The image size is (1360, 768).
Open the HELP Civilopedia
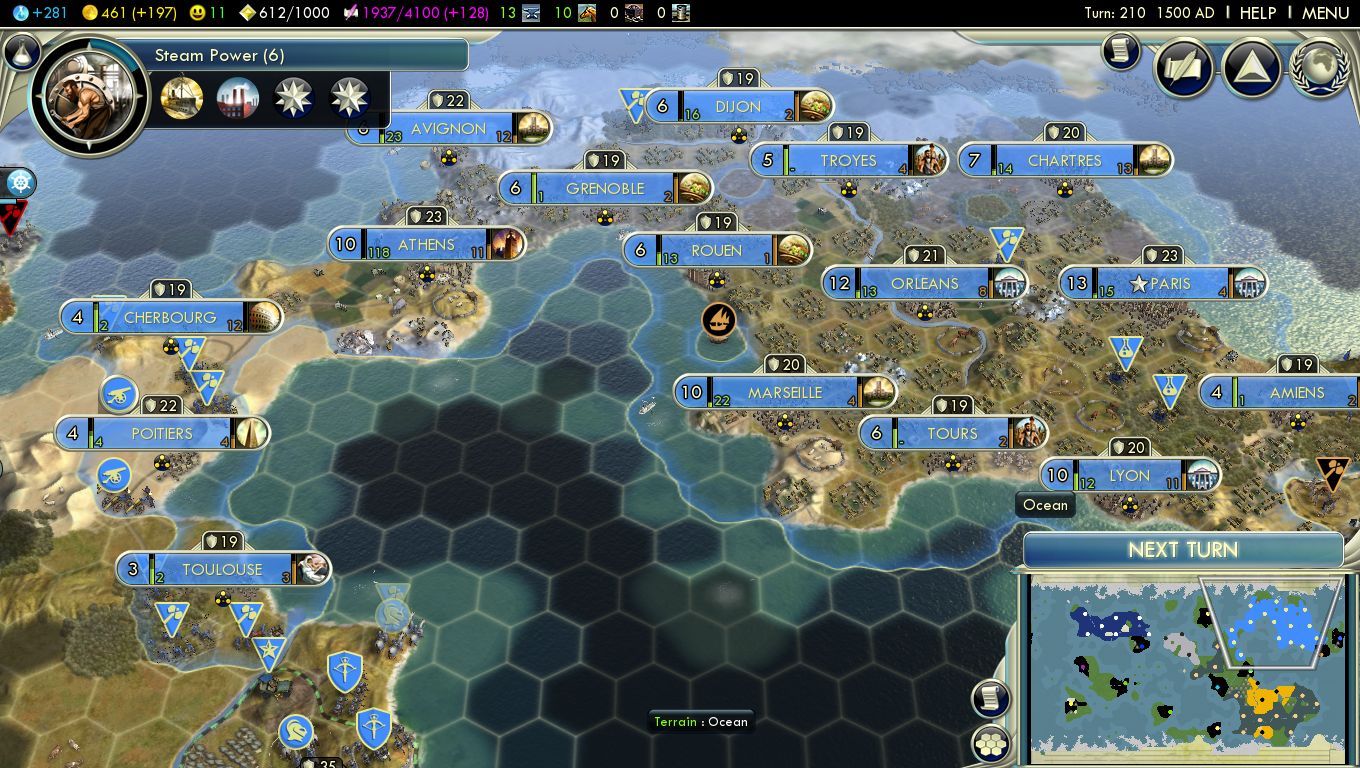[1257, 13]
